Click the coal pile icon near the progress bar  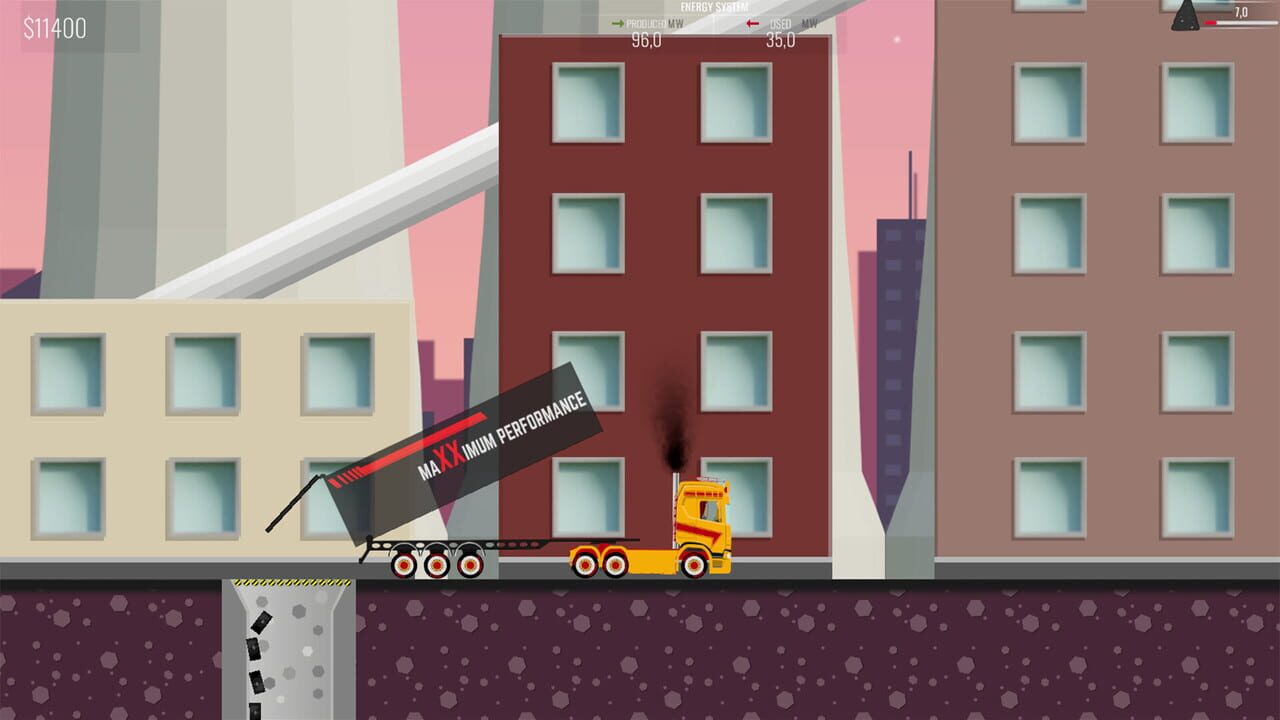click(1184, 18)
